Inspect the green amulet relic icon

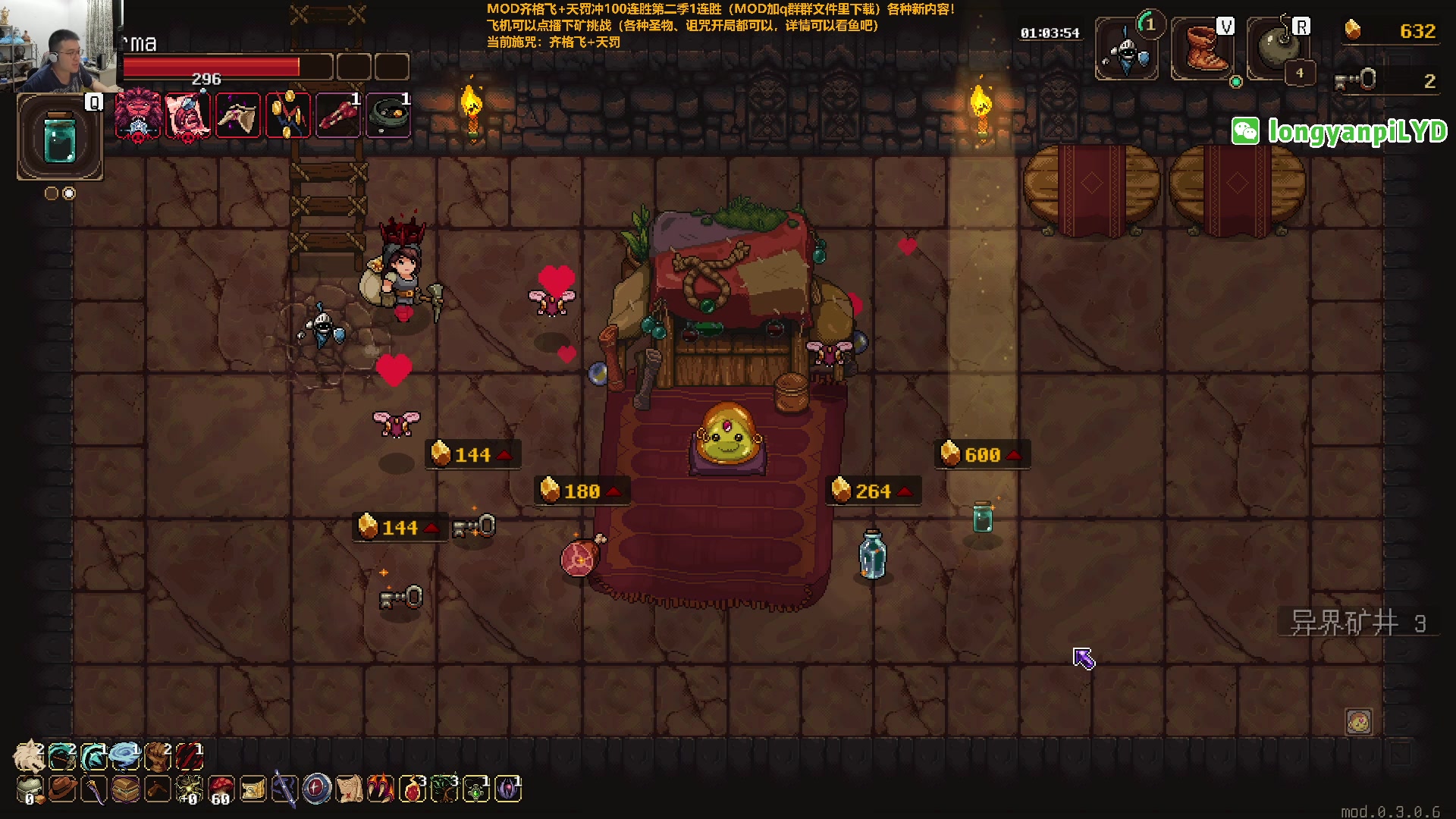point(476,789)
